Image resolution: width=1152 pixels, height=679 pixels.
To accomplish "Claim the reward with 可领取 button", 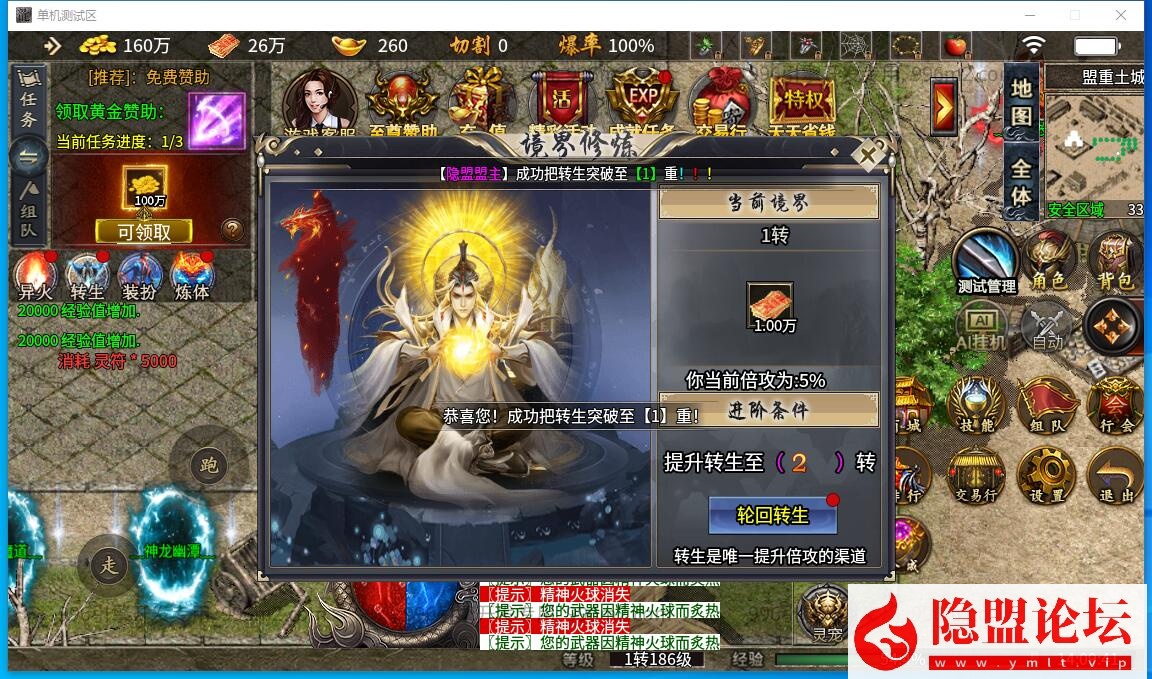I will click(x=144, y=232).
